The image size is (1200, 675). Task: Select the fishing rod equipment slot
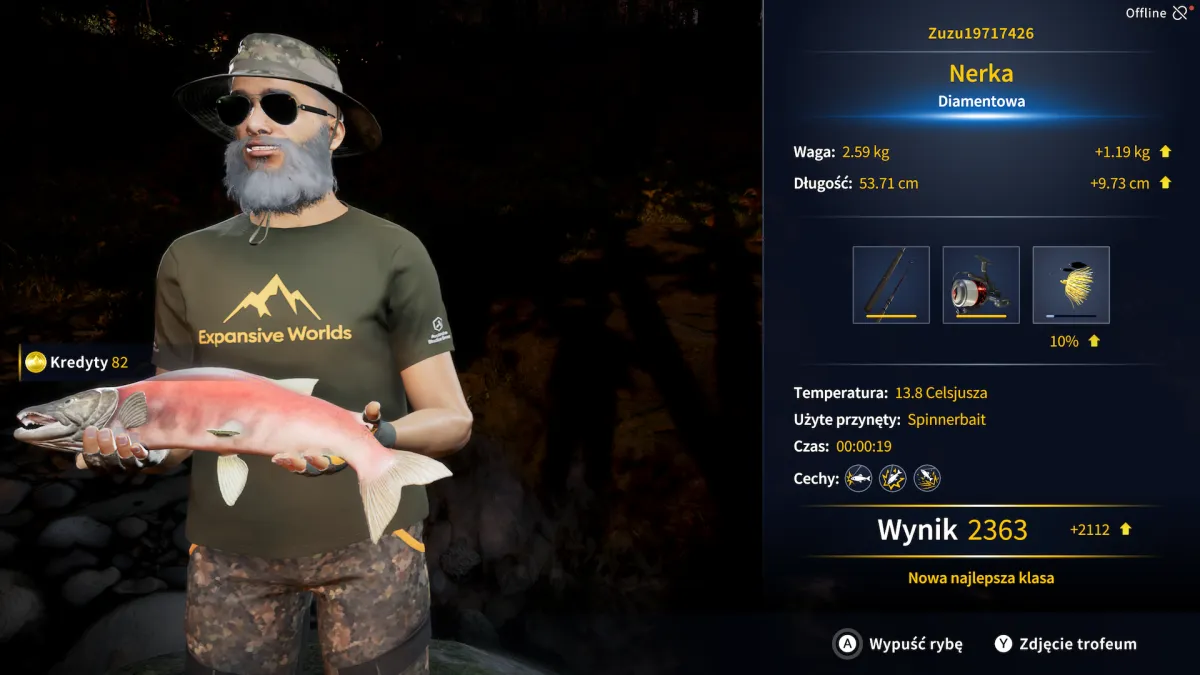point(891,285)
